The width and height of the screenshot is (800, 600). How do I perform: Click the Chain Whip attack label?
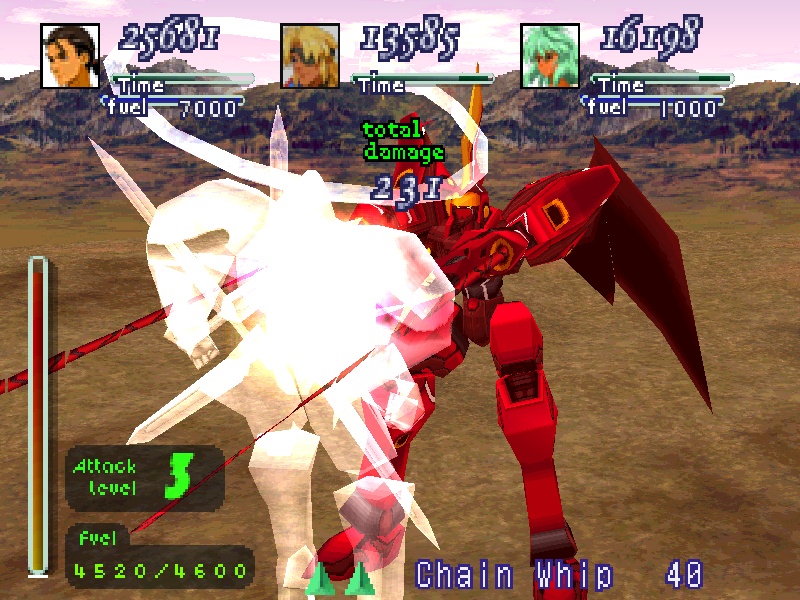pyautogui.click(x=514, y=575)
